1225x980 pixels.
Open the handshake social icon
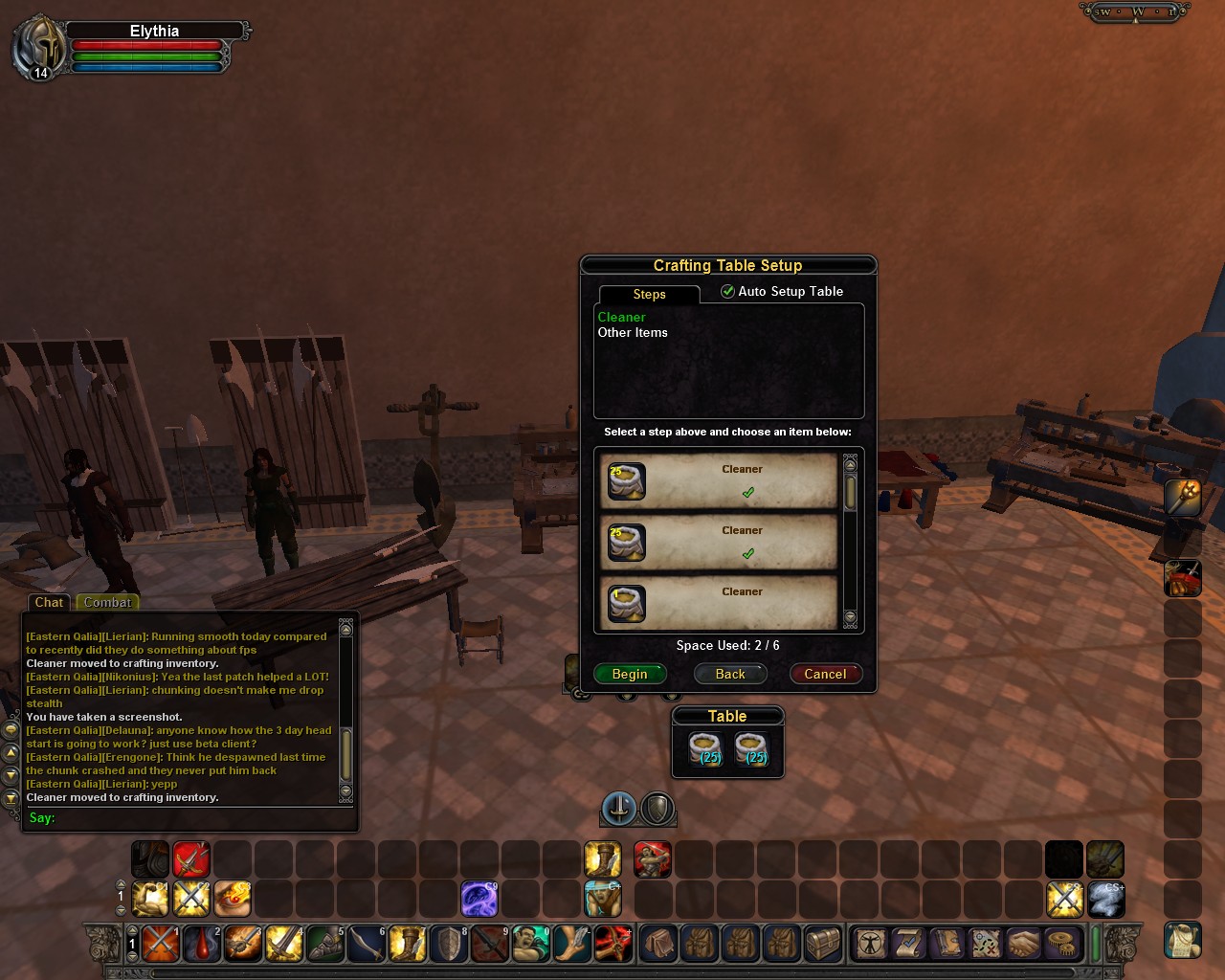[x=1023, y=944]
